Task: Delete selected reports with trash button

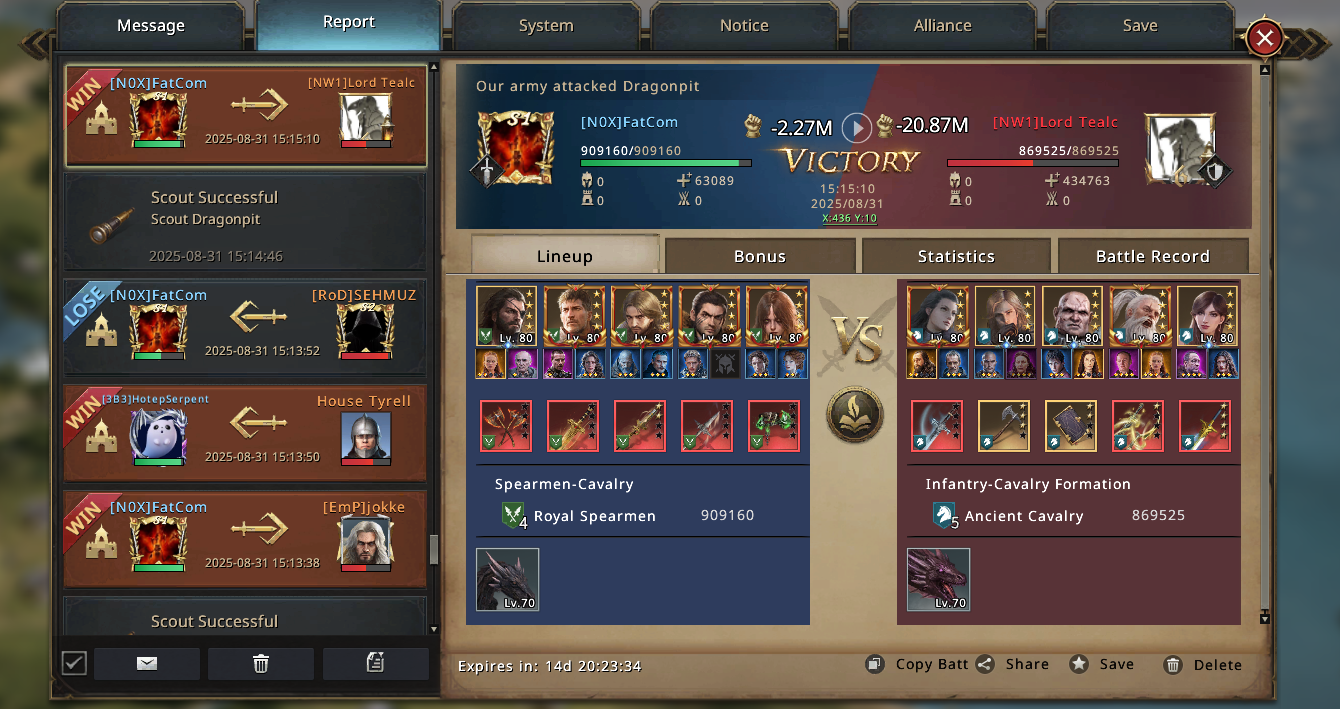Action: [261, 663]
